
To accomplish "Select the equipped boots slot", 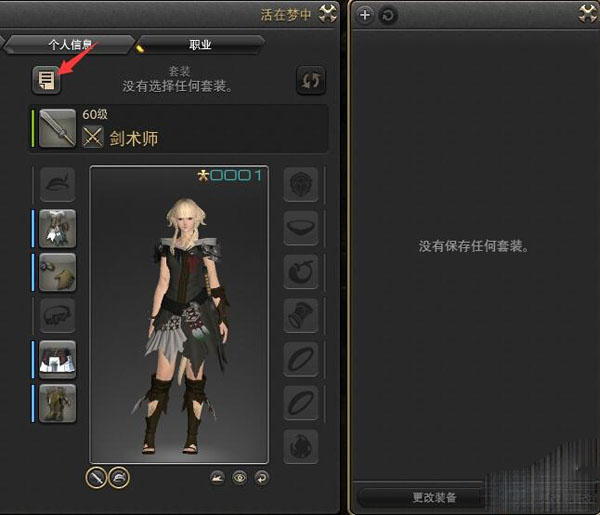I will click(58, 402).
